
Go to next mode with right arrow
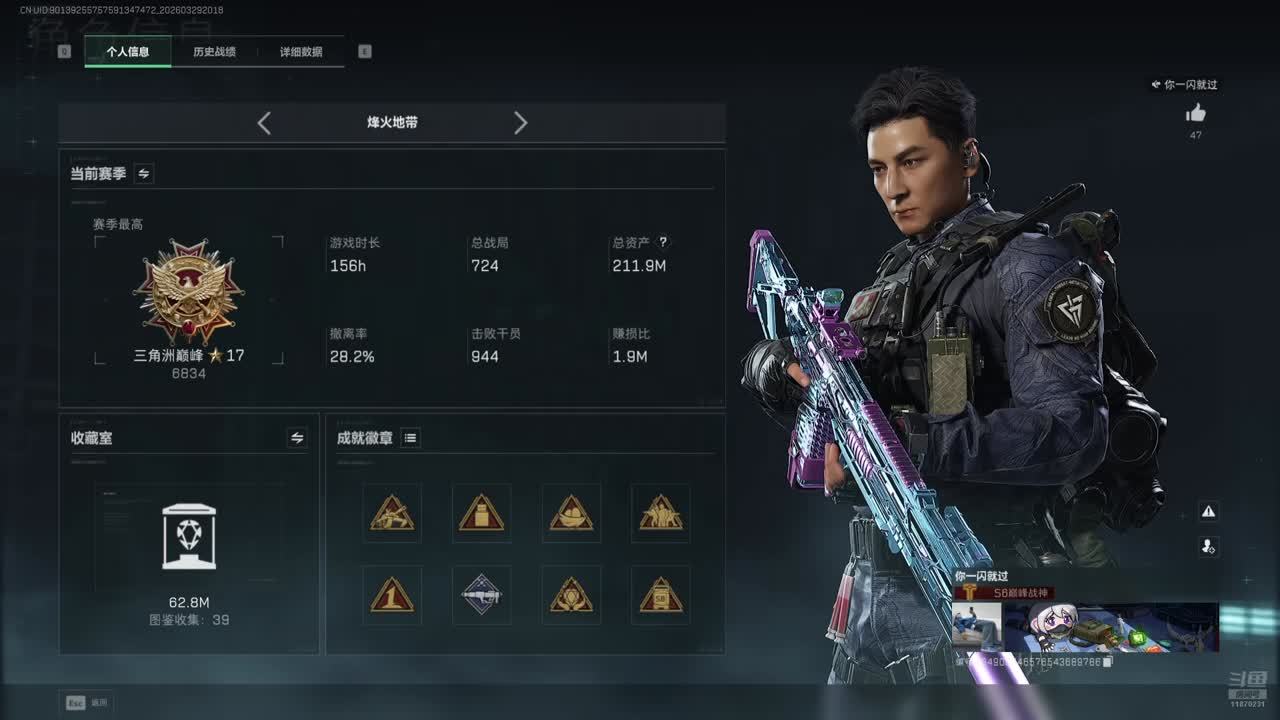click(520, 123)
